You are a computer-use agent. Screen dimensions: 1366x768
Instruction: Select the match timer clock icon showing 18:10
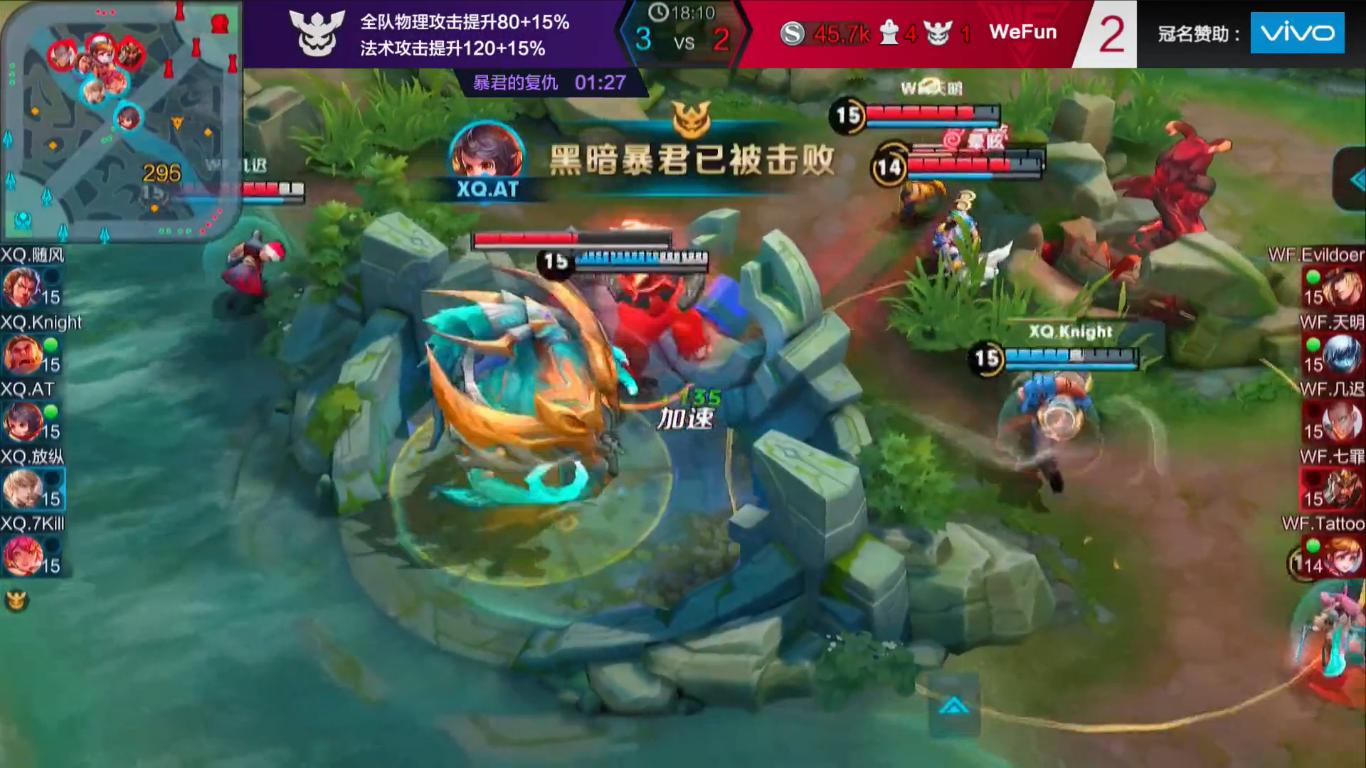coord(661,14)
